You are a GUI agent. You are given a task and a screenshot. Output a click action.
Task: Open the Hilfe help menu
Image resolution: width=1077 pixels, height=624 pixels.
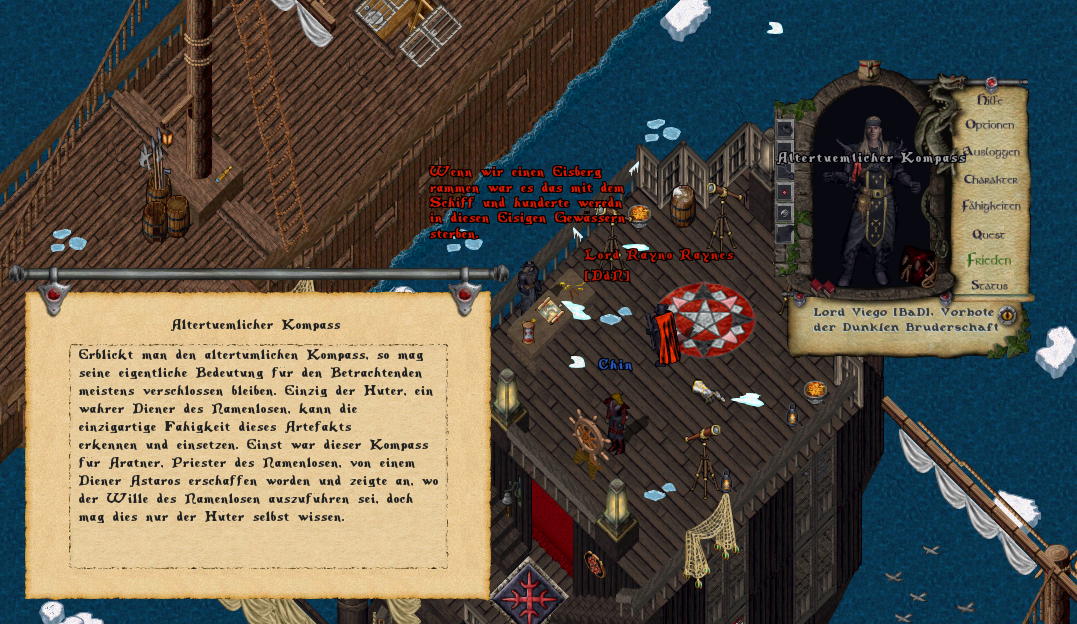click(989, 100)
